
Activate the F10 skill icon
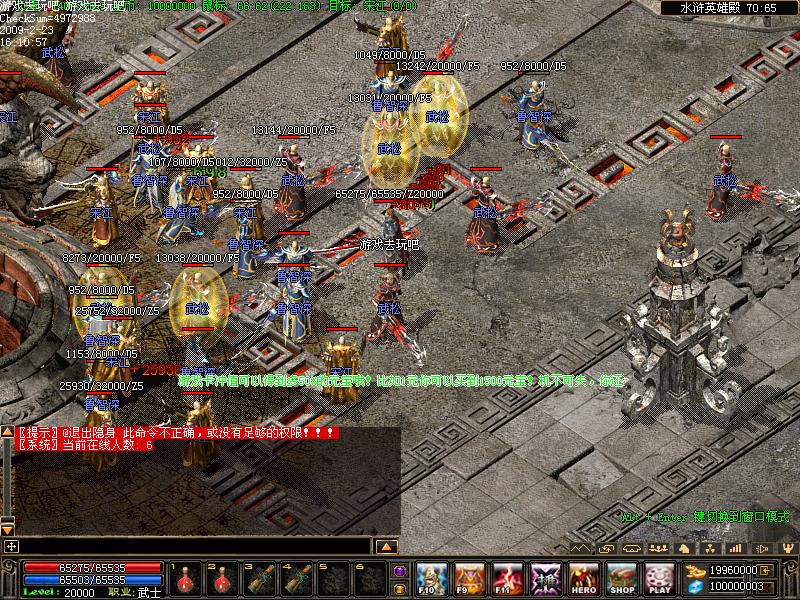click(431, 578)
